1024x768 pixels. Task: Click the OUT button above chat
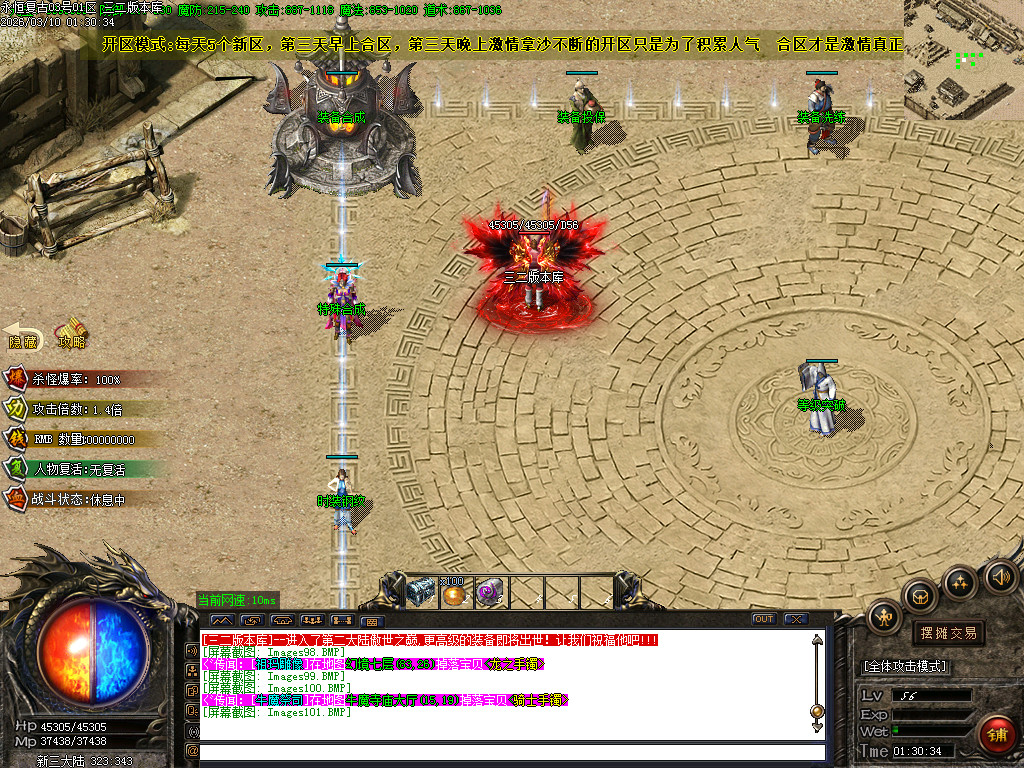pos(764,619)
